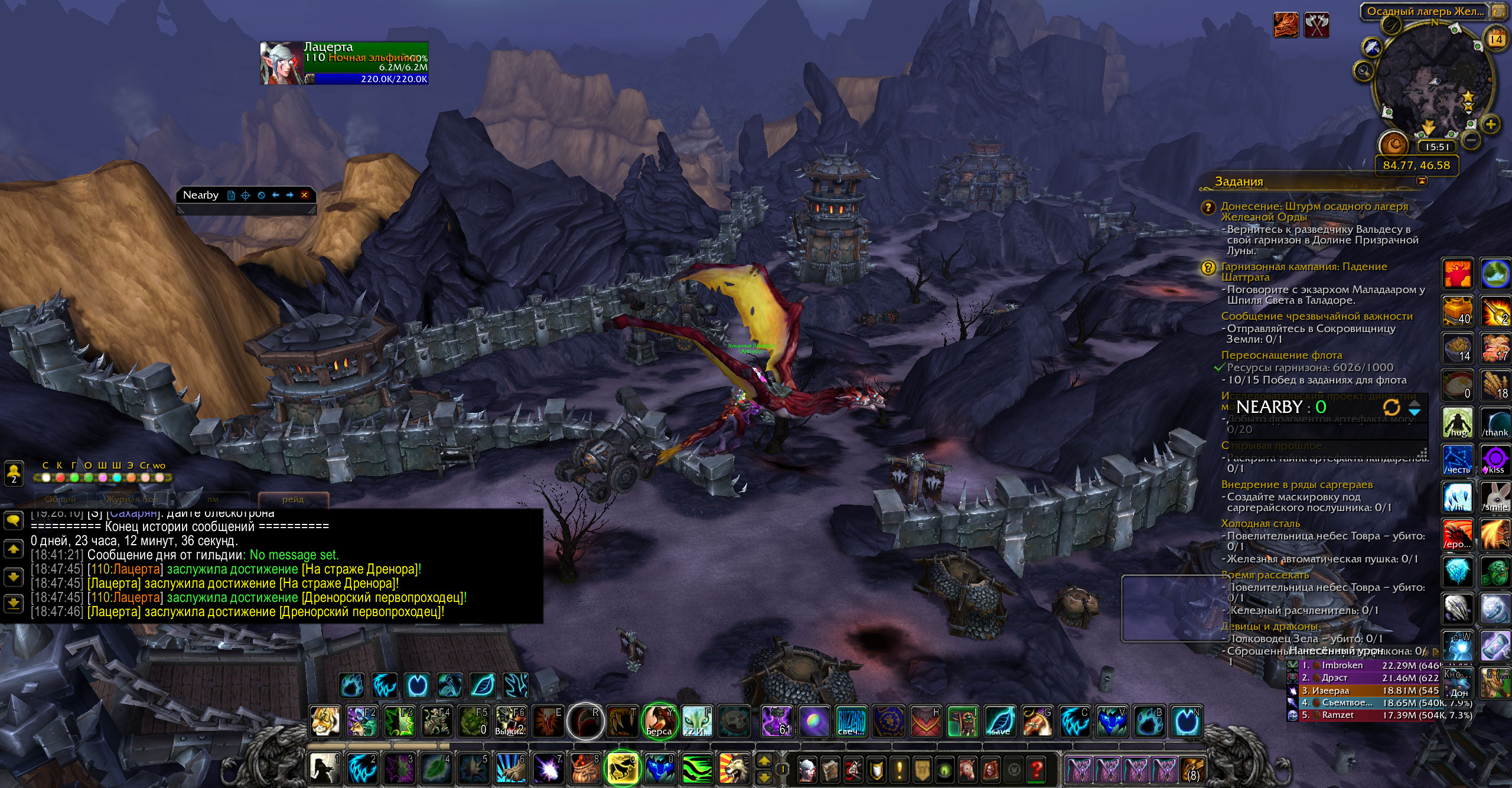Refresh the NEARBY counter panel
Viewport: 1512px width, 788px height.
(x=1391, y=407)
